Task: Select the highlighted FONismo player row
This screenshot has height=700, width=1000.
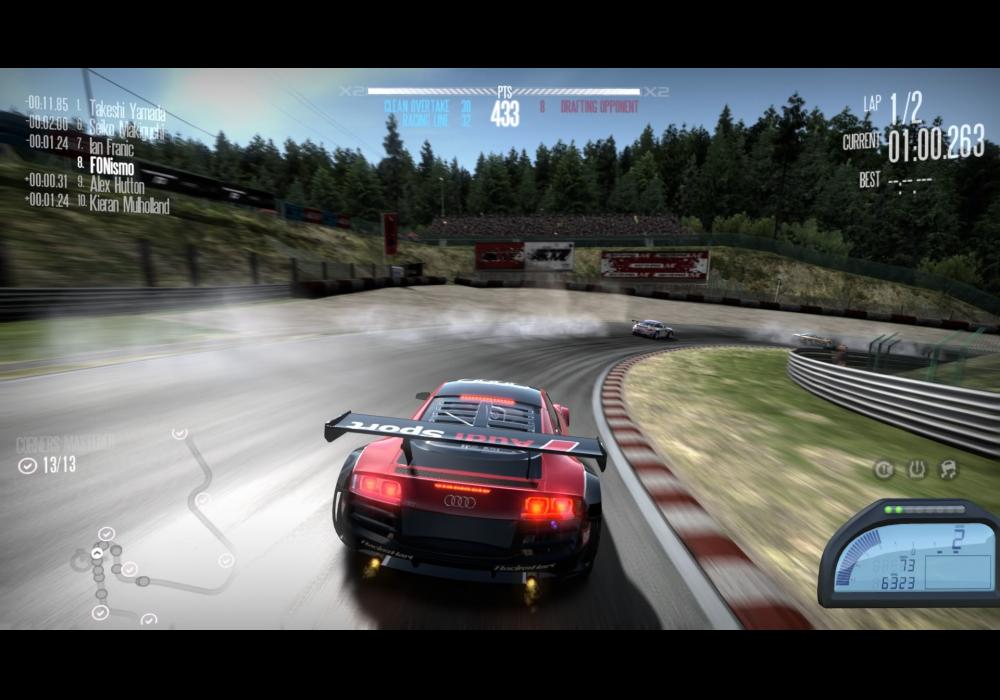Action: (111, 166)
